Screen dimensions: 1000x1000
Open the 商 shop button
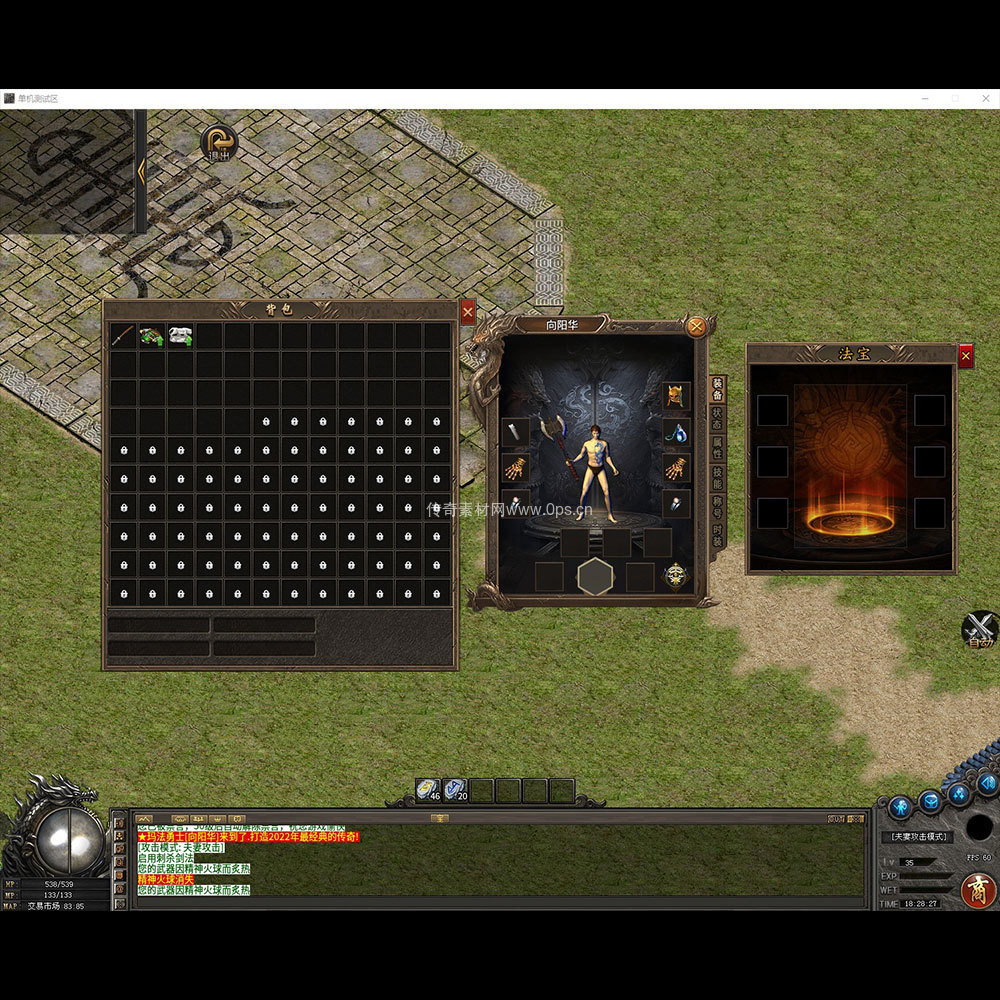click(x=977, y=889)
